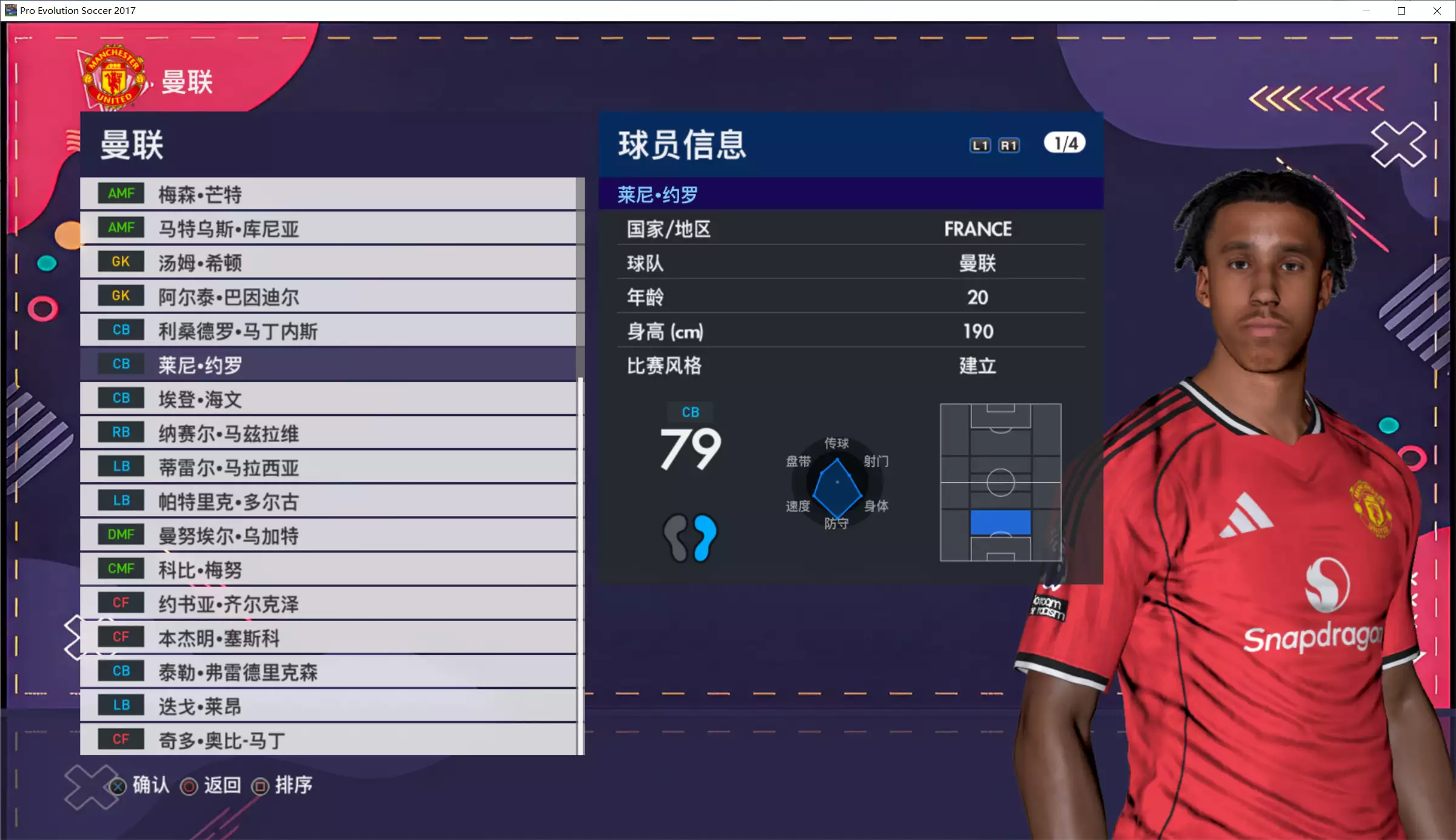Choose 马特乌斯•库尼亚 in the roster
1456x840 pixels.
[x=327, y=229]
